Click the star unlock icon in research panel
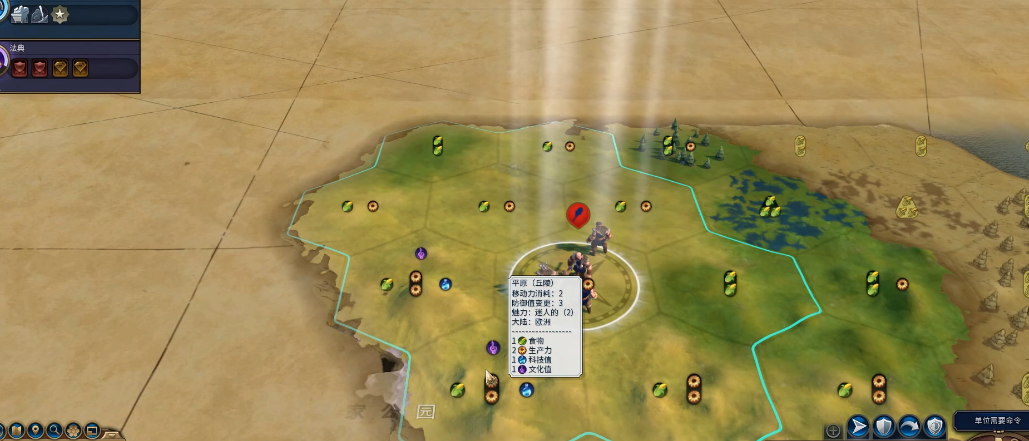1029x441 pixels. pos(60,14)
